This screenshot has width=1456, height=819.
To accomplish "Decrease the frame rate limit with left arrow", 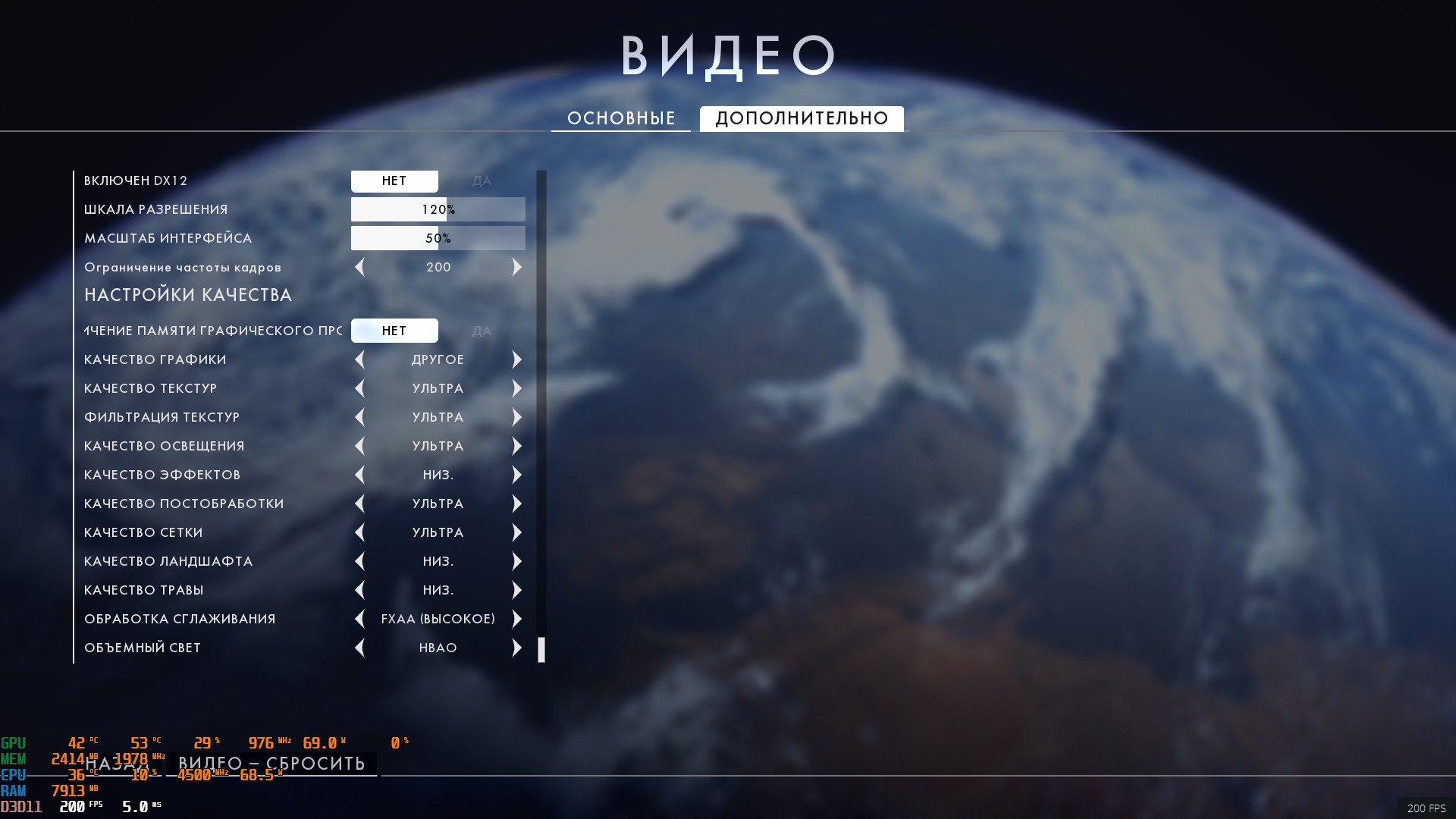I will point(359,268).
